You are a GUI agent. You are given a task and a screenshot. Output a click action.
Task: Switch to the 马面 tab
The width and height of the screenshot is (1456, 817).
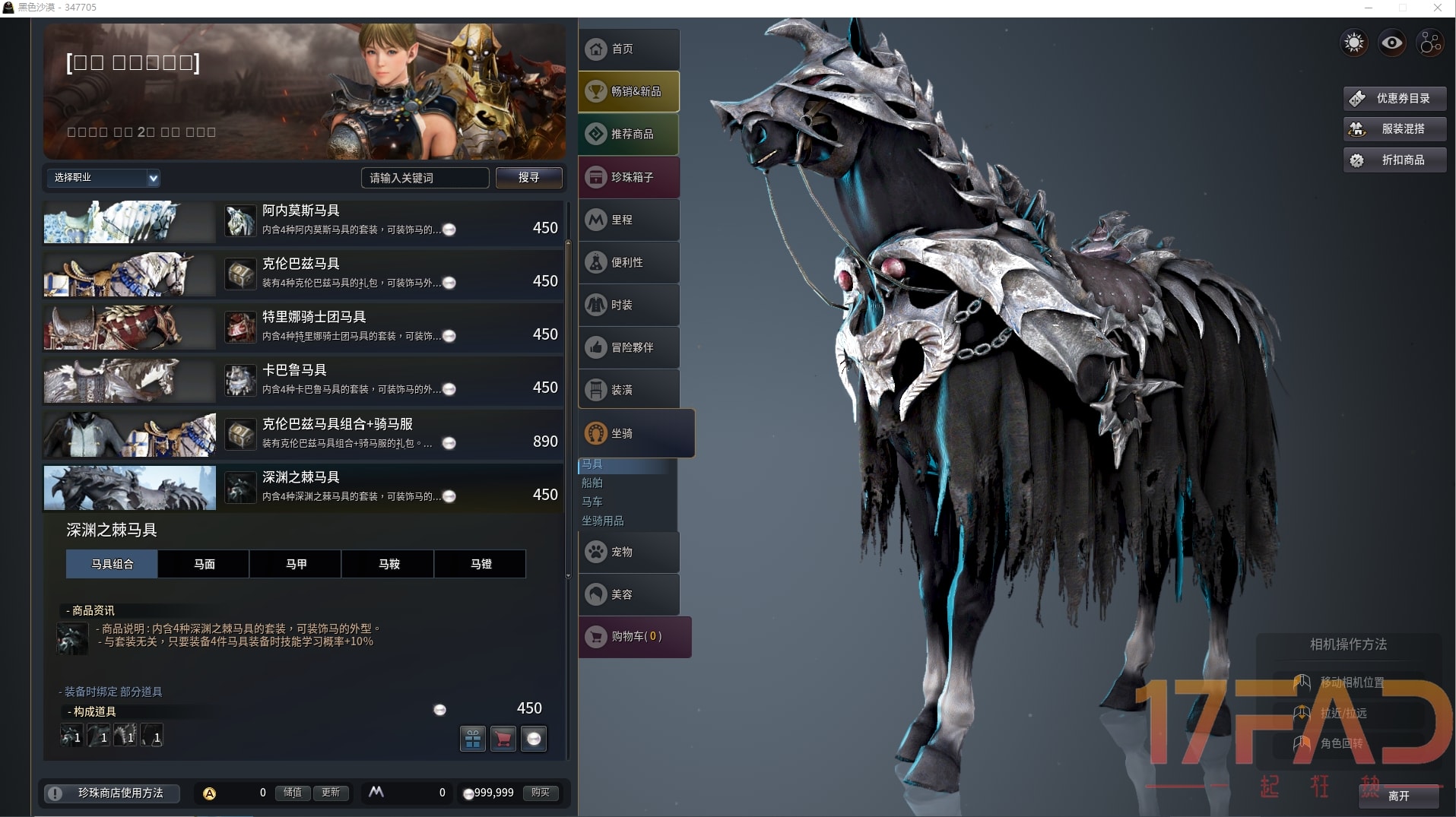click(x=204, y=564)
